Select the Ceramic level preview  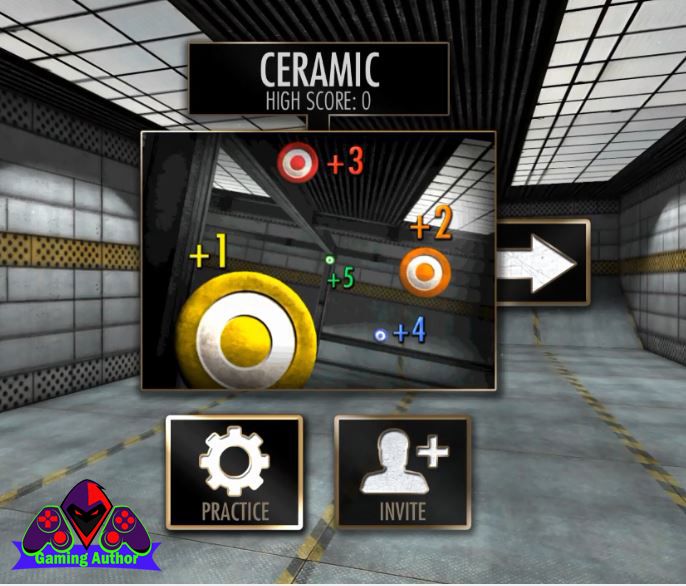click(x=318, y=260)
